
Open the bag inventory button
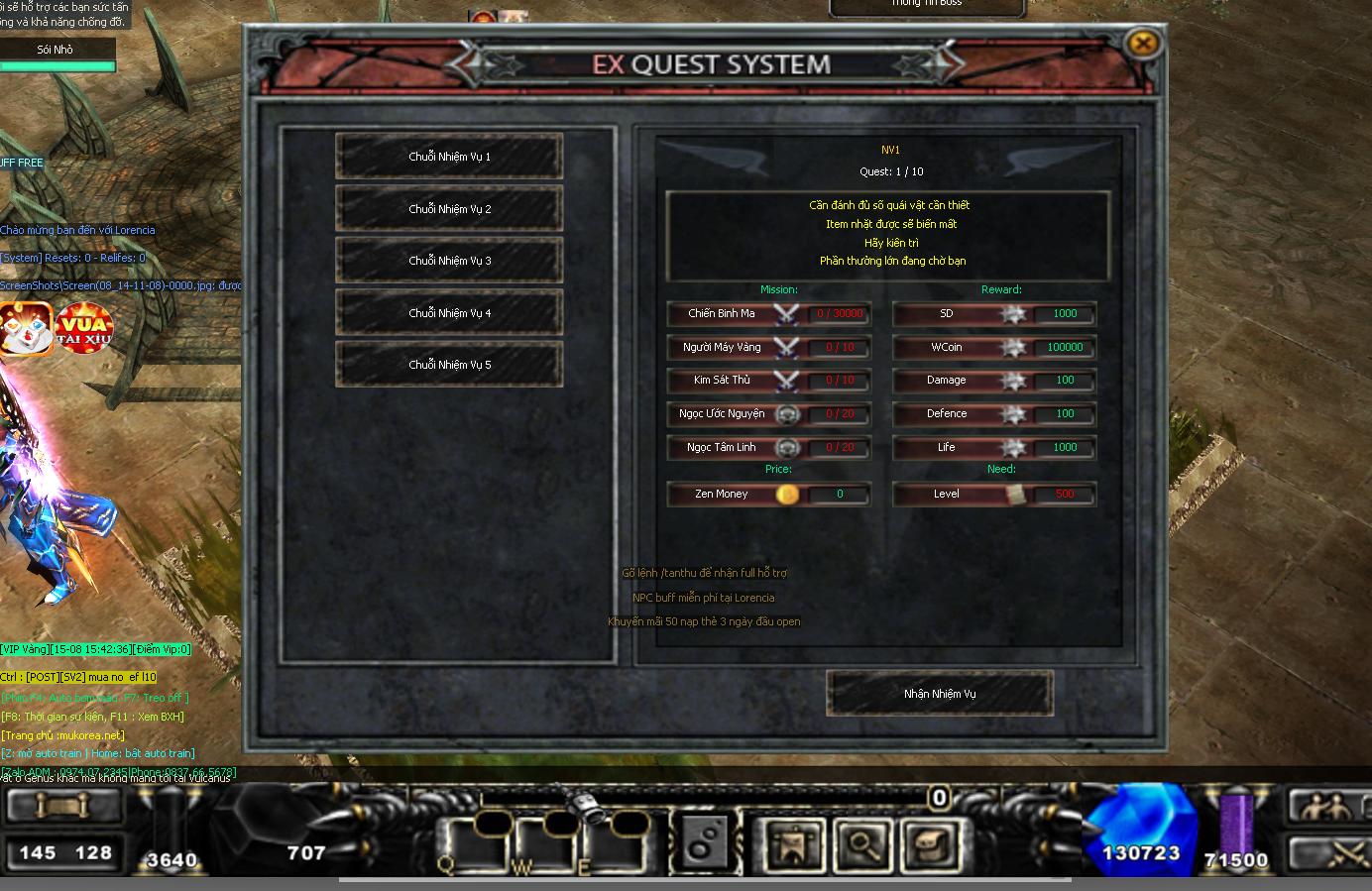pyautogui.click(x=929, y=845)
